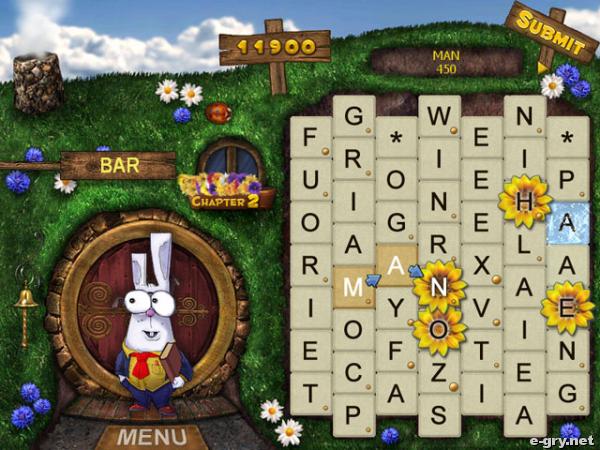The height and width of the screenshot is (450, 600).
Task: Pick the sunflower O tile
Action: (x=438, y=329)
